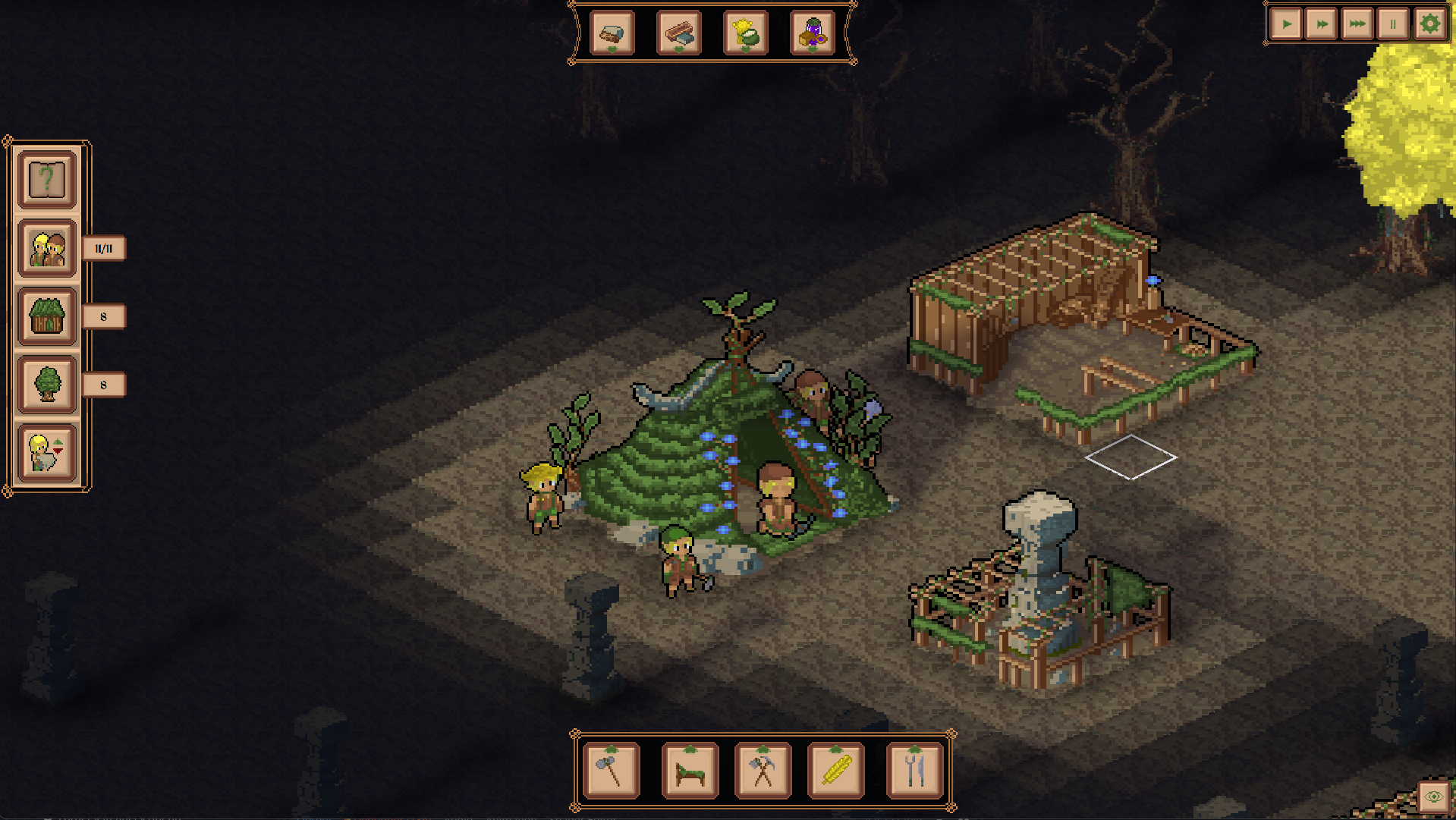The image size is (1456, 820).
Task: Open the bread and berry jam food category
Action: coord(812,33)
